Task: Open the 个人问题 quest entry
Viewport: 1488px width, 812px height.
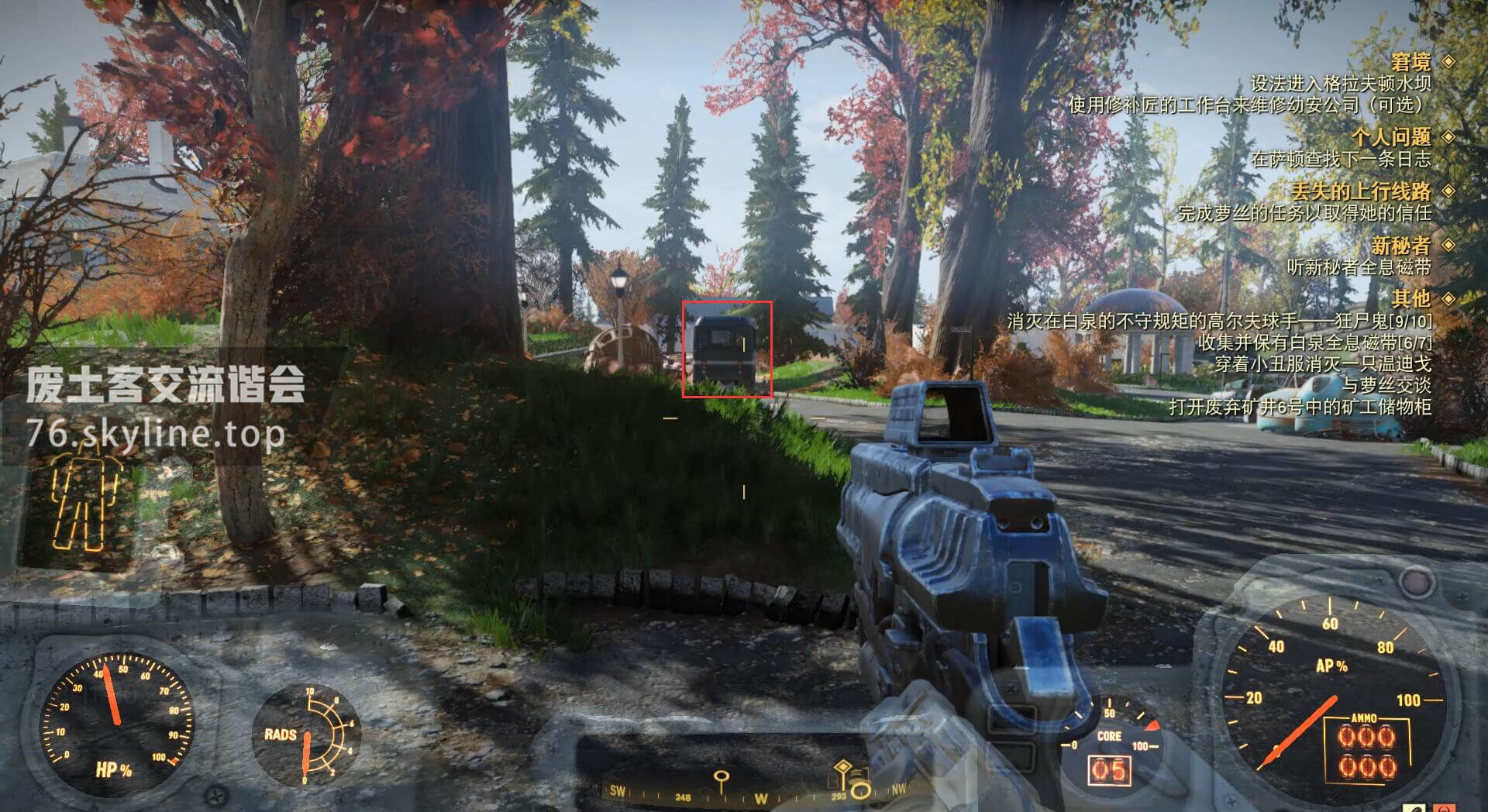Action: click(1391, 137)
